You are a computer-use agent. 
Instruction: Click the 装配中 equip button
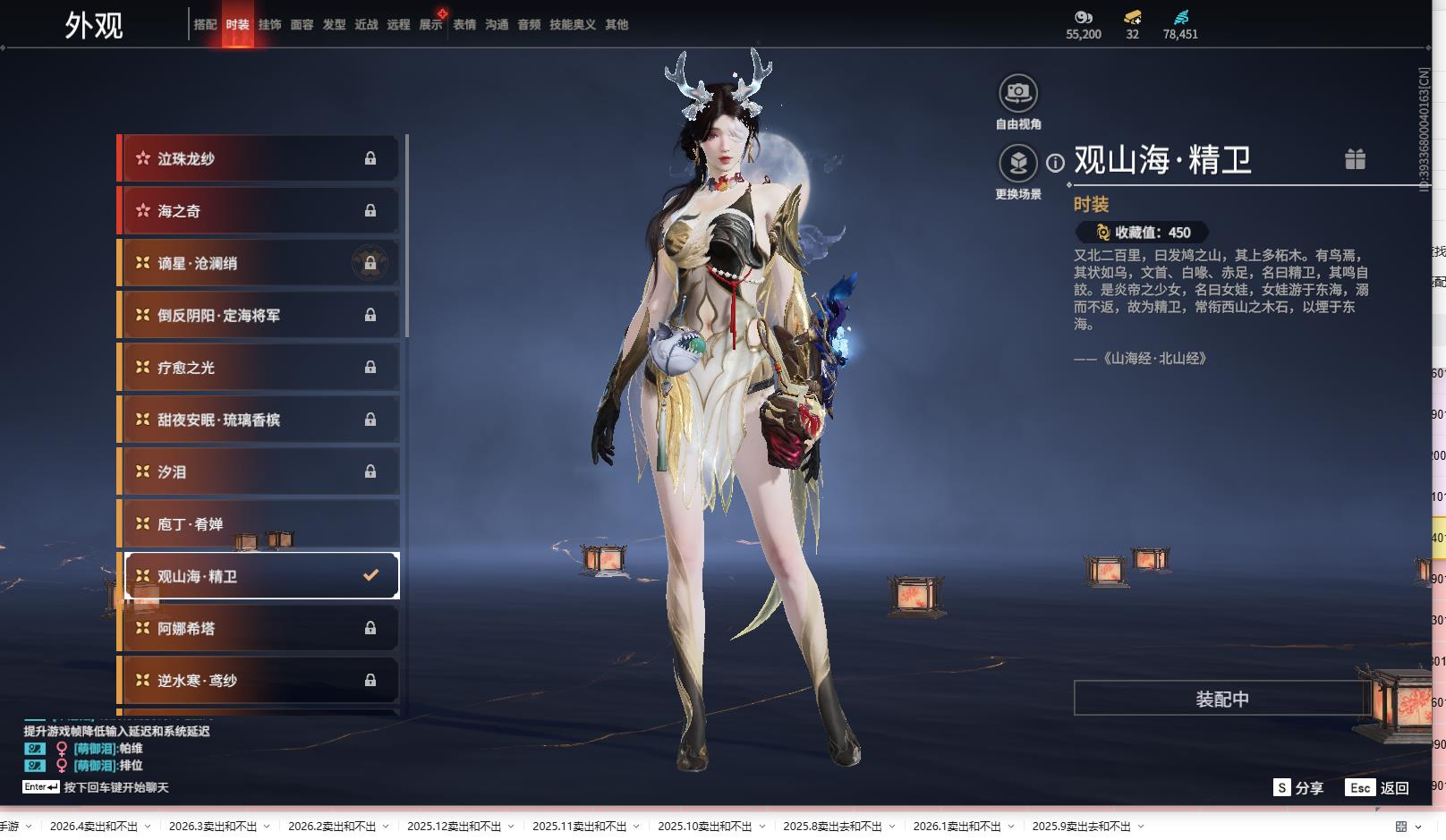(x=1221, y=699)
